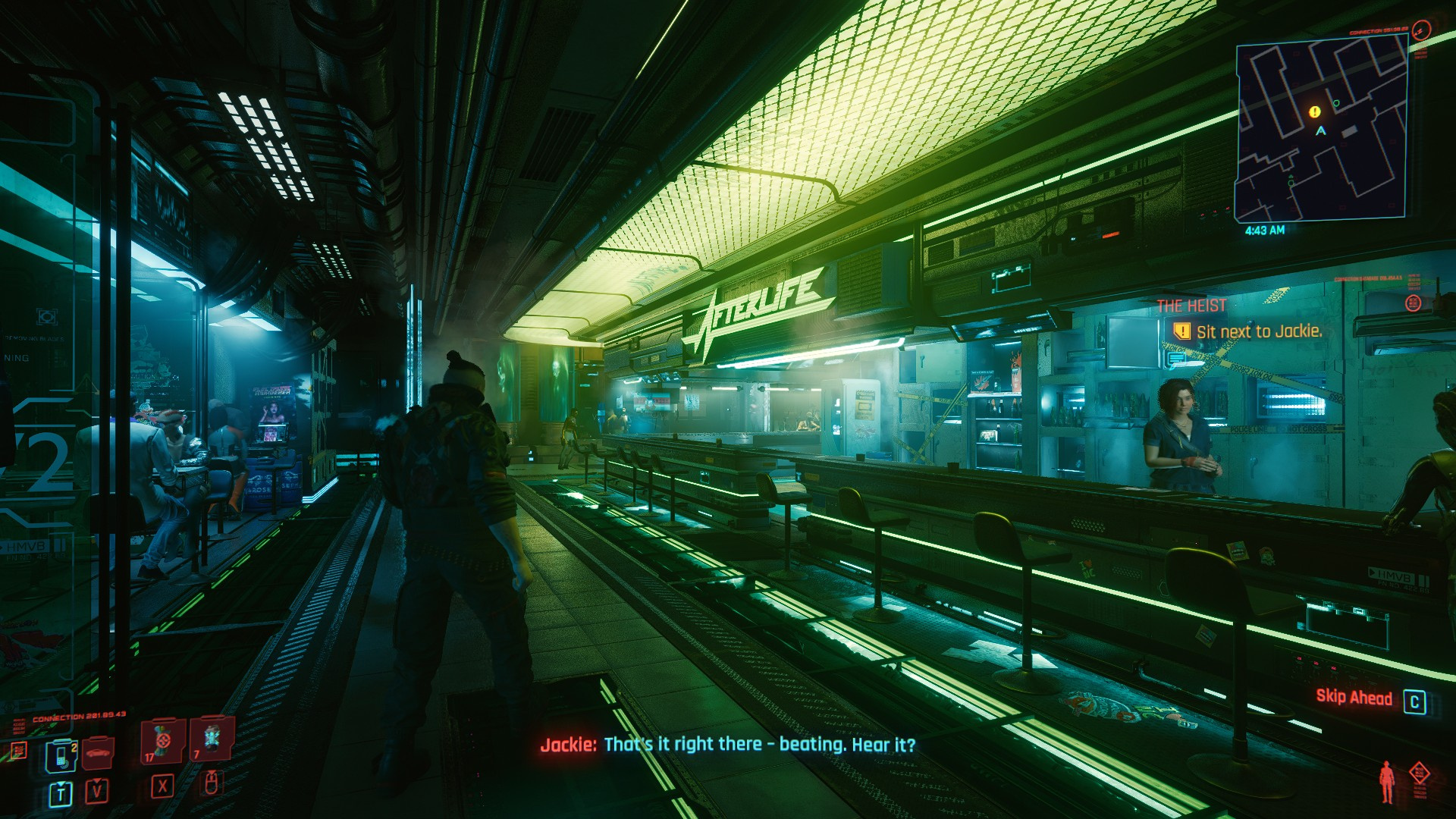The image size is (1456, 819).
Task: Click the exclamation icon beside the quest objective
Action: [1182, 331]
